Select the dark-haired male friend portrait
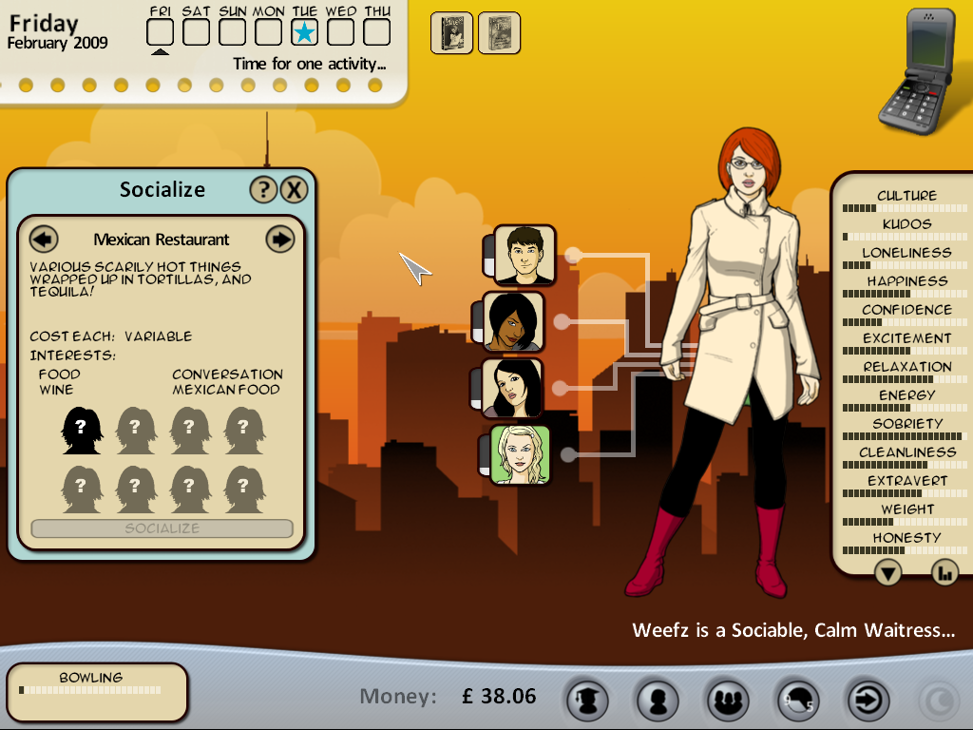The height and width of the screenshot is (730, 973). point(524,255)
